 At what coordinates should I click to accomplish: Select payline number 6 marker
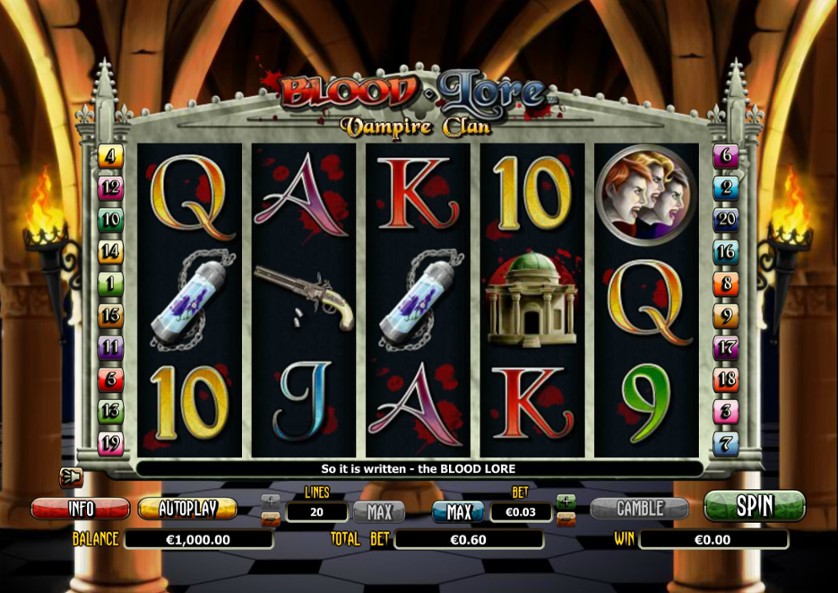click(725, 156)
